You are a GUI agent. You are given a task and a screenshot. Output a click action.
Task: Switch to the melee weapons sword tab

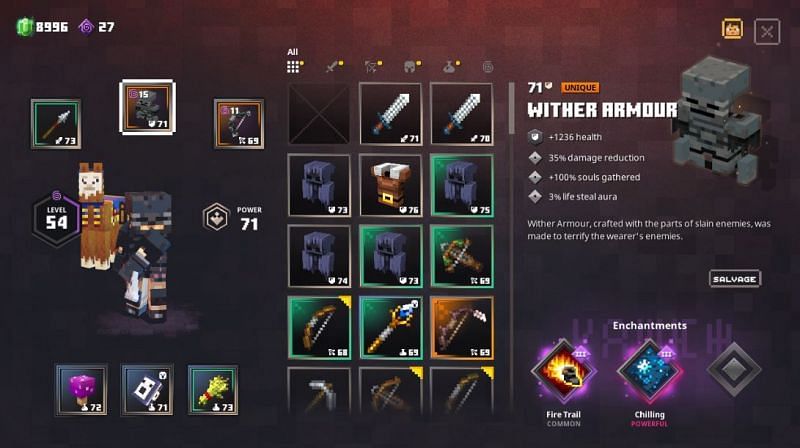click(333, 66)
